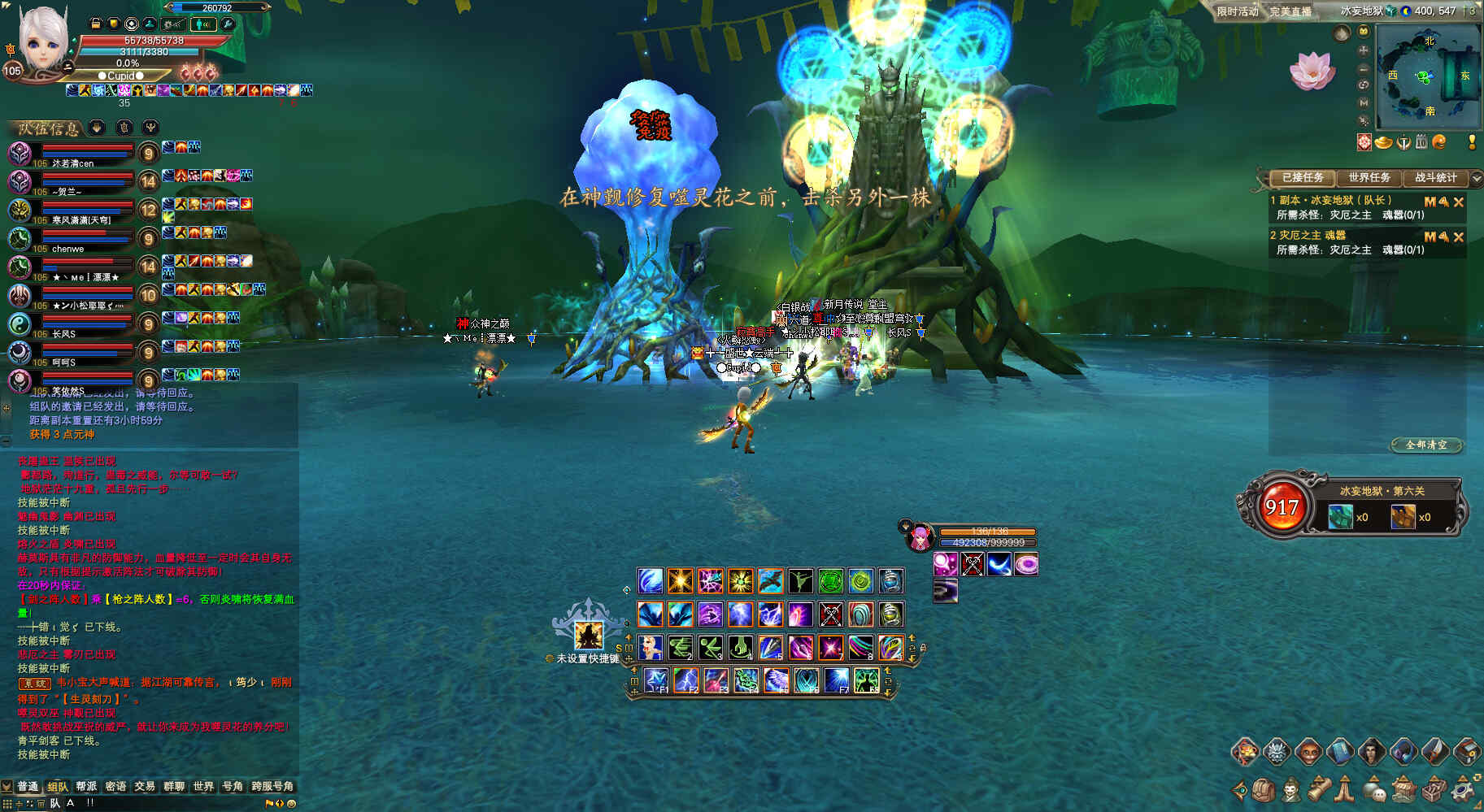
Task: Click the pink-haired pet portrait
Action: (x=920, y=537)
